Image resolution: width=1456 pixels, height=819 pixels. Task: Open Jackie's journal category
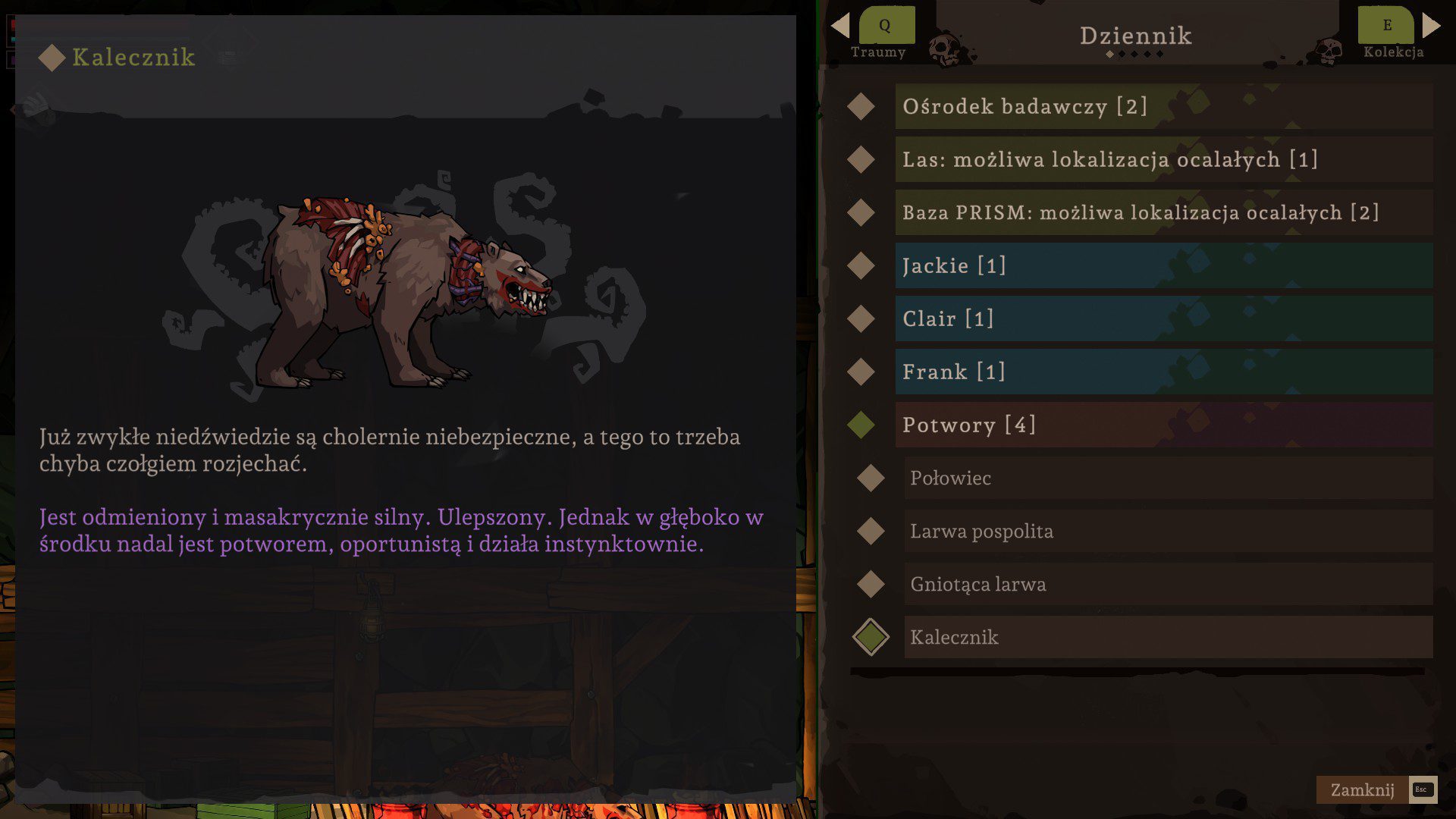pyautogui.click(x=1163, y=265)
